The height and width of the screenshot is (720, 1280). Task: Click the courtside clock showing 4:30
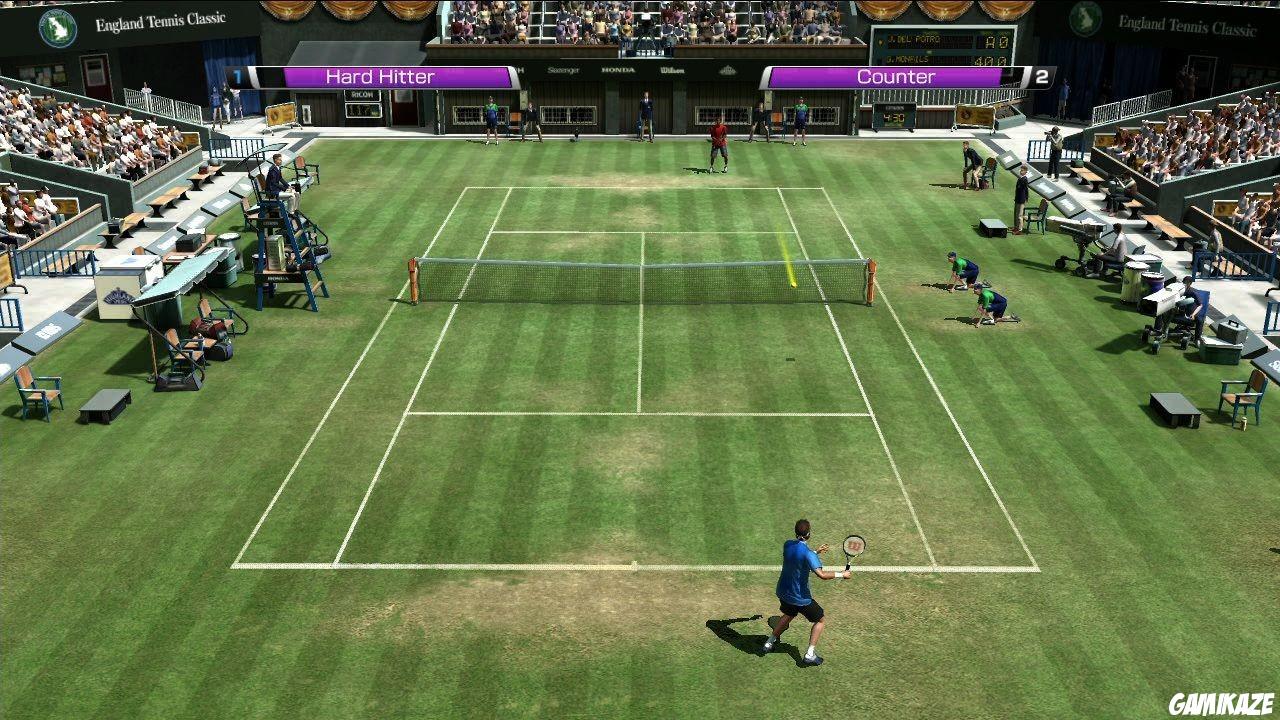point(893,117)
